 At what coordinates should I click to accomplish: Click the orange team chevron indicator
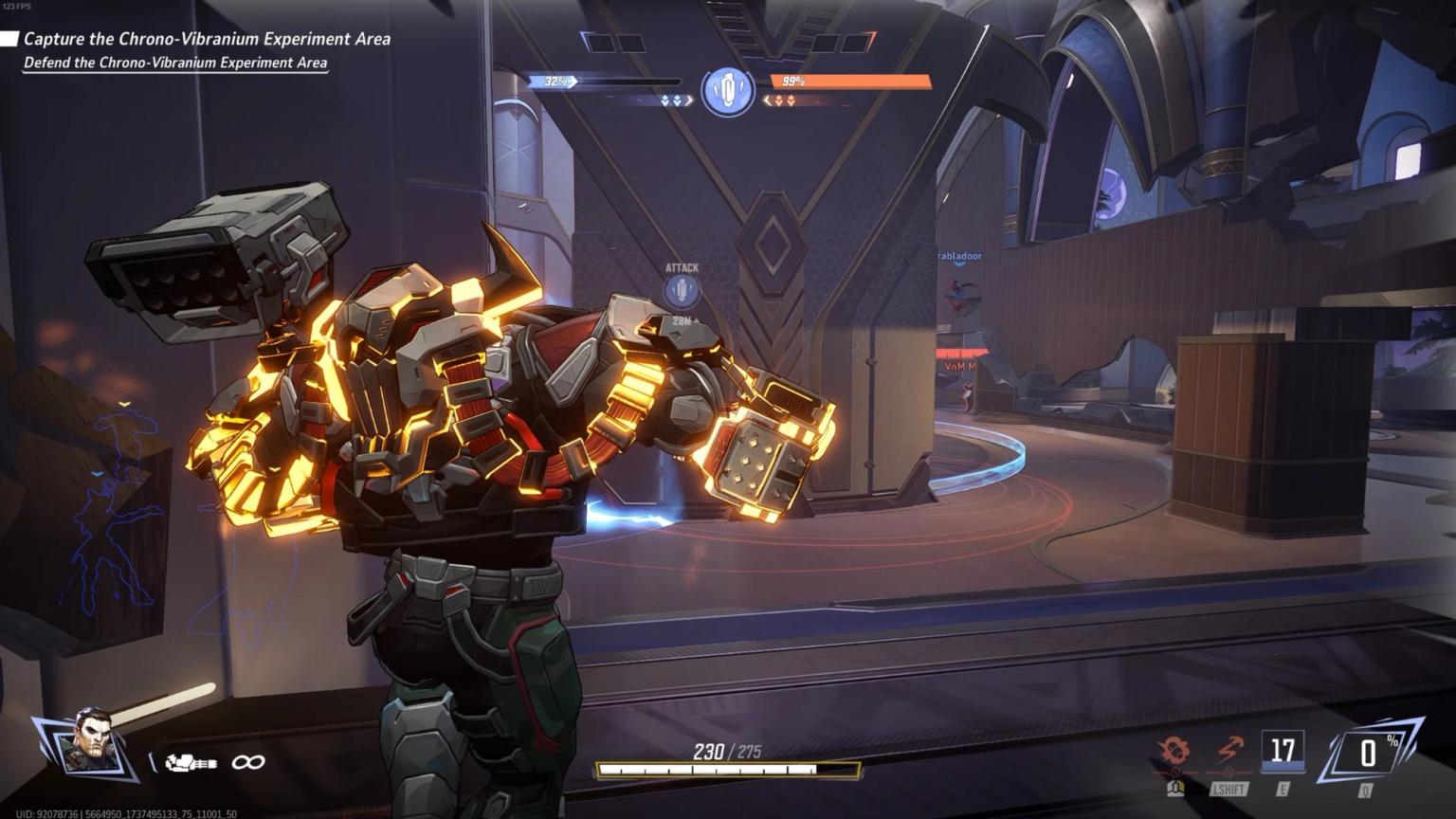click(783, 100)
